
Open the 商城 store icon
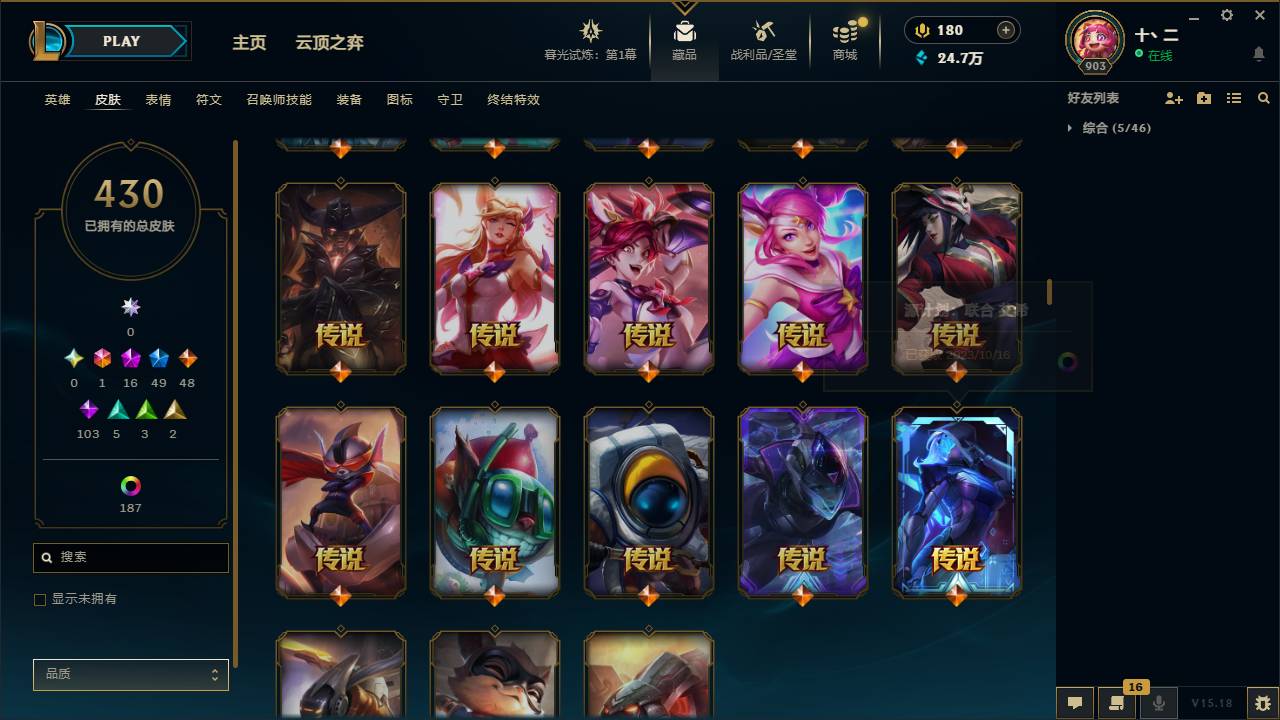click(845, 30)
